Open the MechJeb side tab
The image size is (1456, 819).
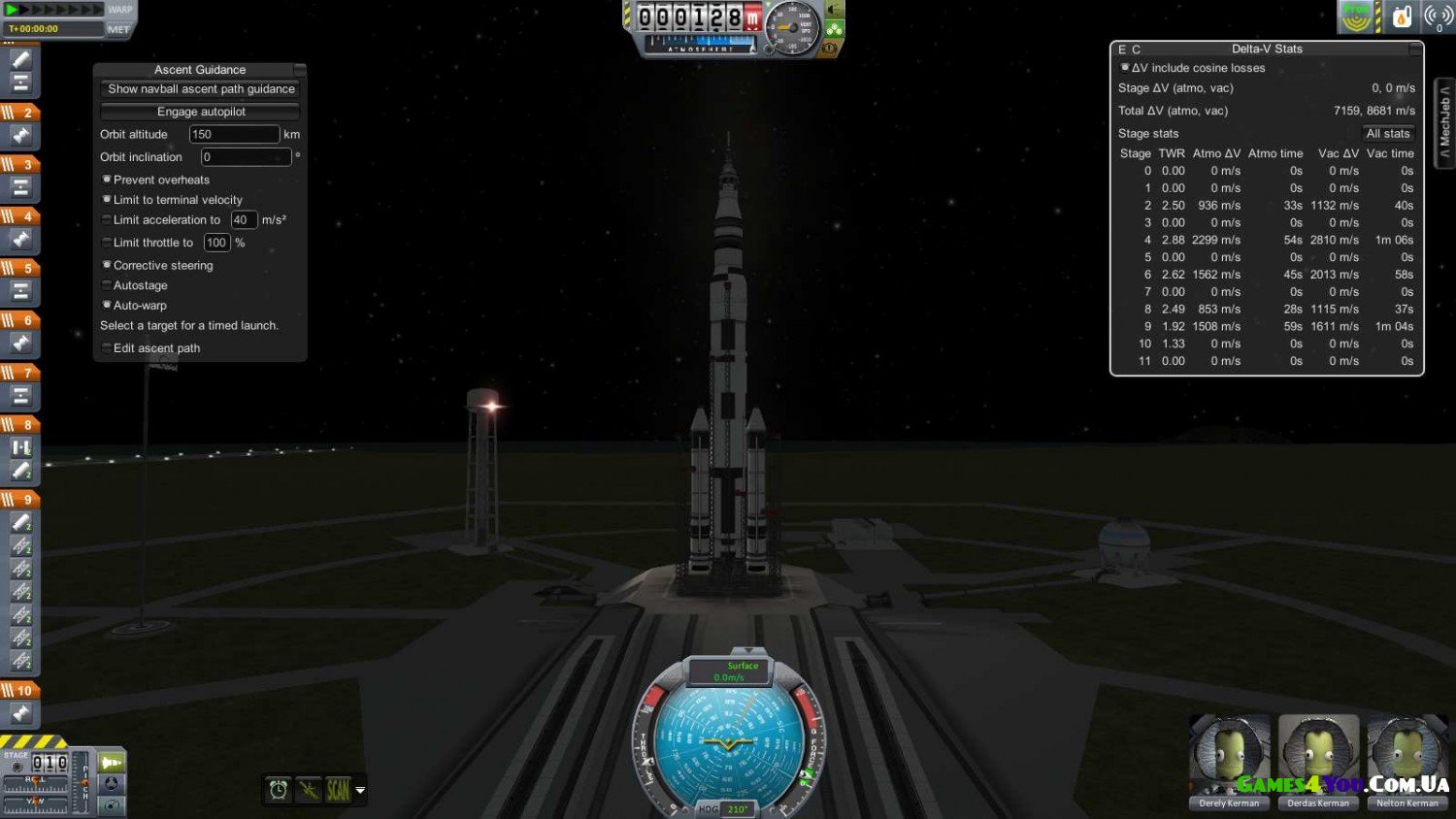(1444, 122)
